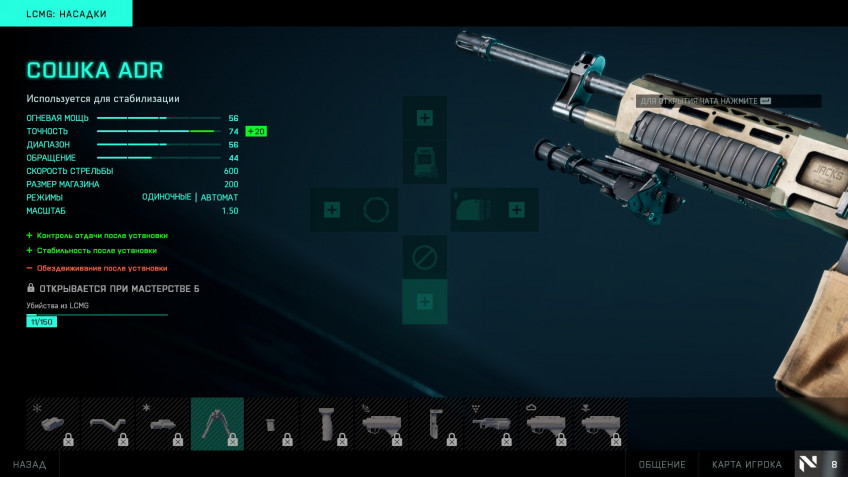Click the plus tile above the sight slot

point(424,118)
